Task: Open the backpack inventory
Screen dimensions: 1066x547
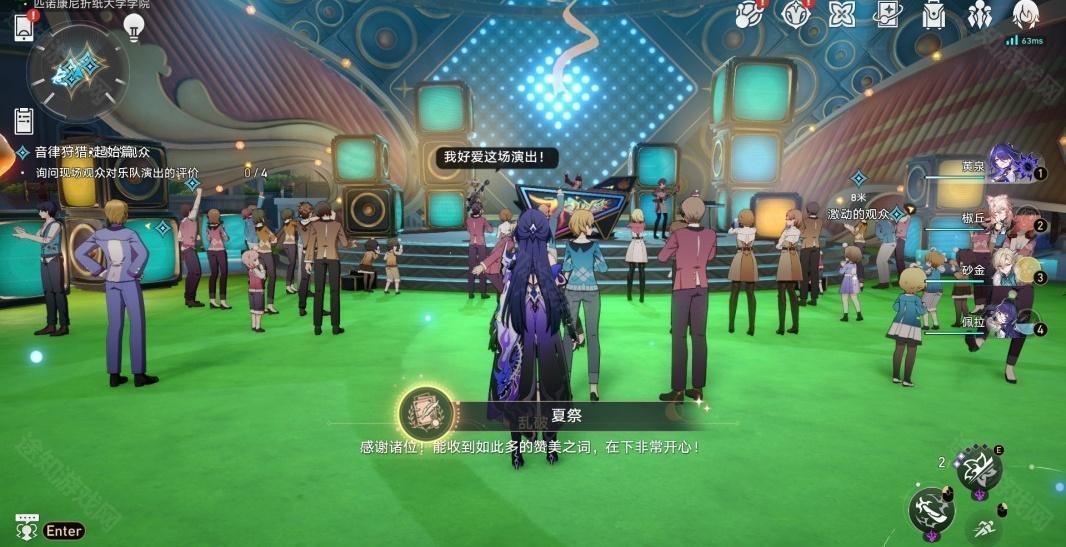Action: coord(933,14)
